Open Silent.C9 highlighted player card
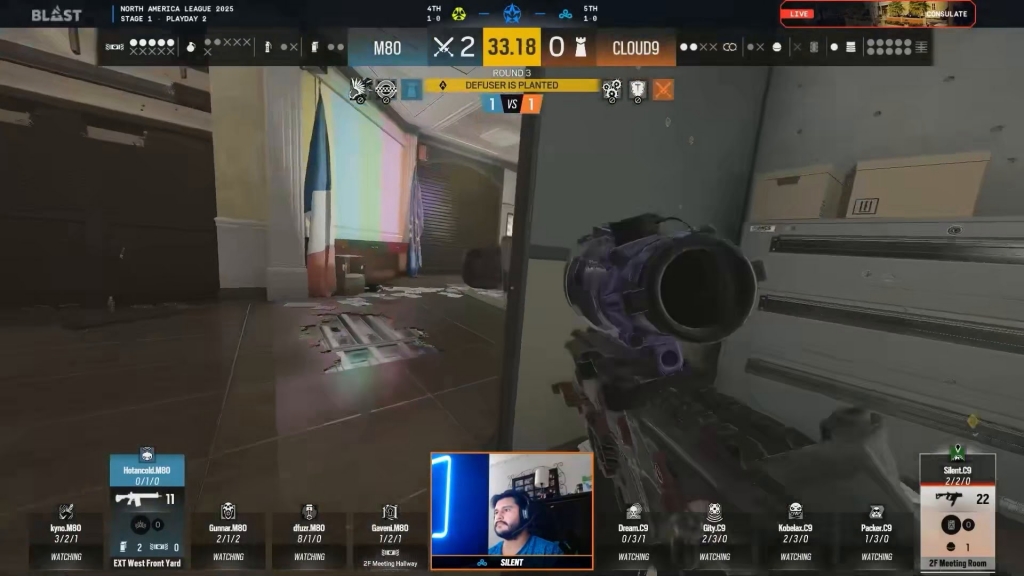Screen dimensions: 1024x576 (x=957, y=512)
